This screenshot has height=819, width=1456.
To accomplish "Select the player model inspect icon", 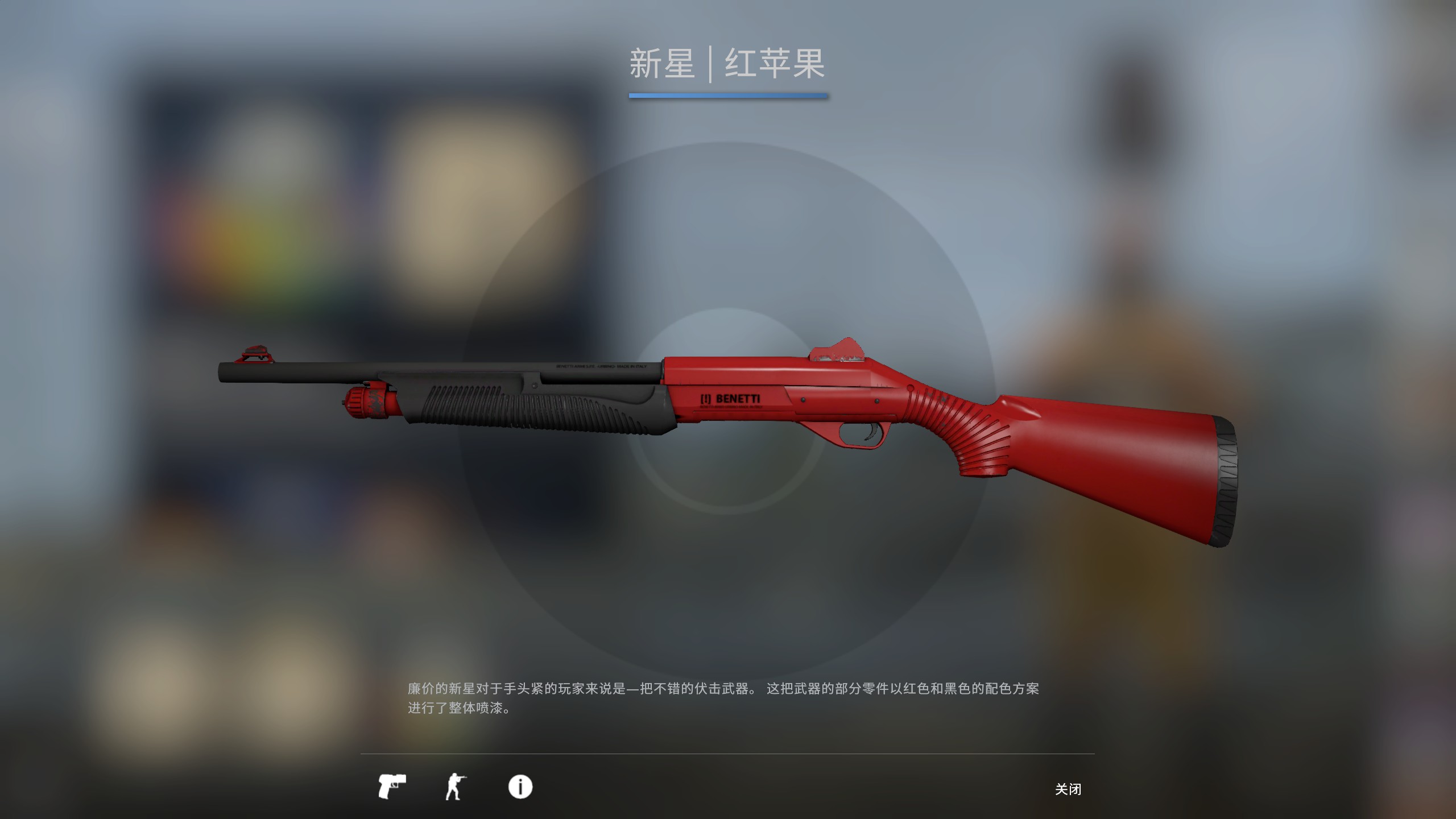I will click(x=455, y=787).
